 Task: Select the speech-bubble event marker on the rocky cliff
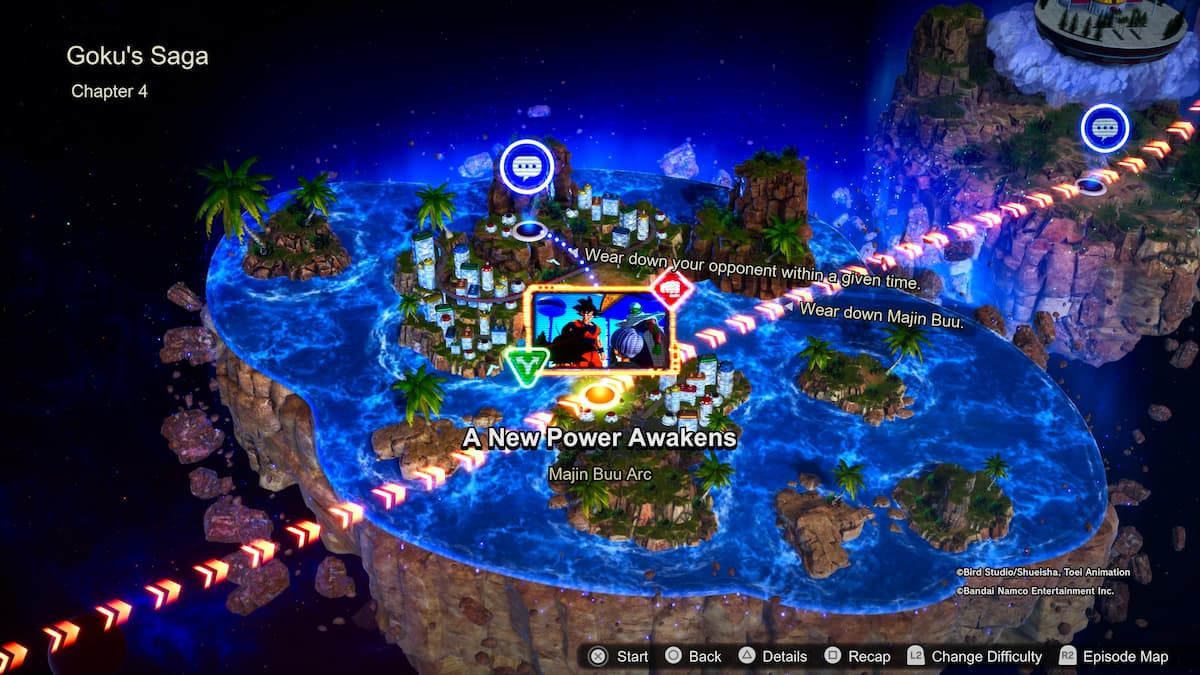pos(1104,129)
